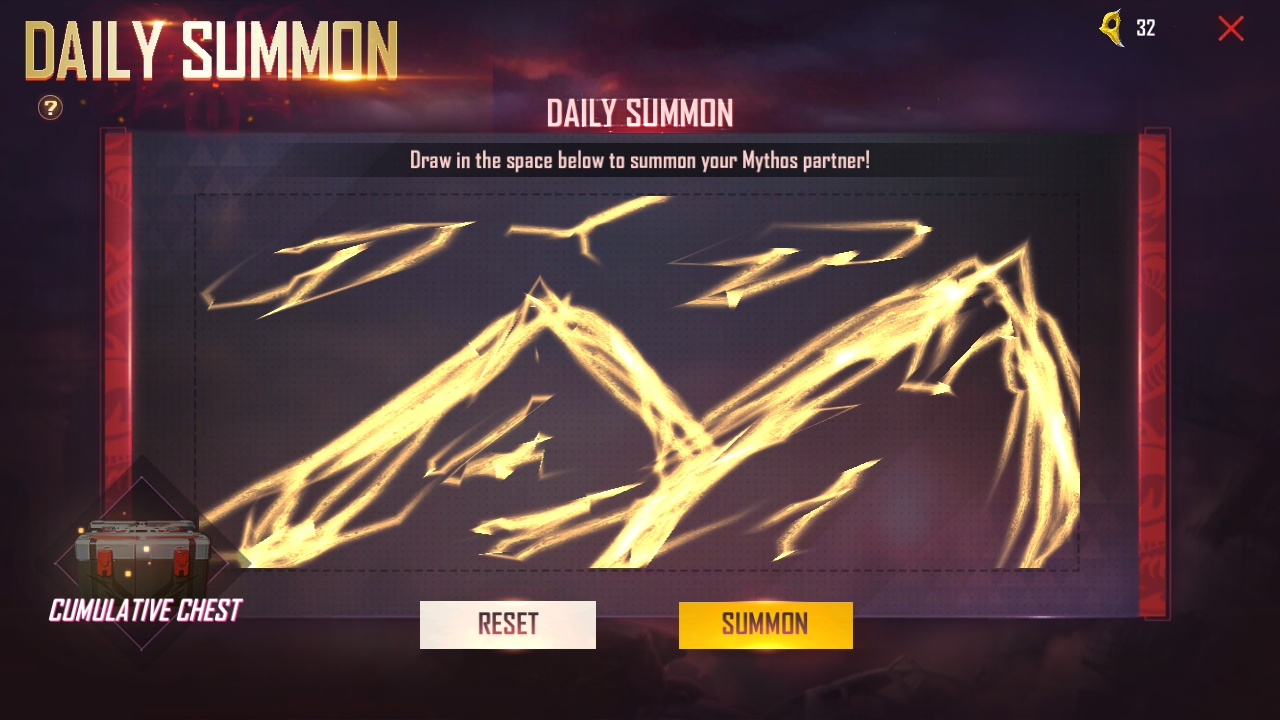
Task: Click the Summon button
Action: click(765, 625)
